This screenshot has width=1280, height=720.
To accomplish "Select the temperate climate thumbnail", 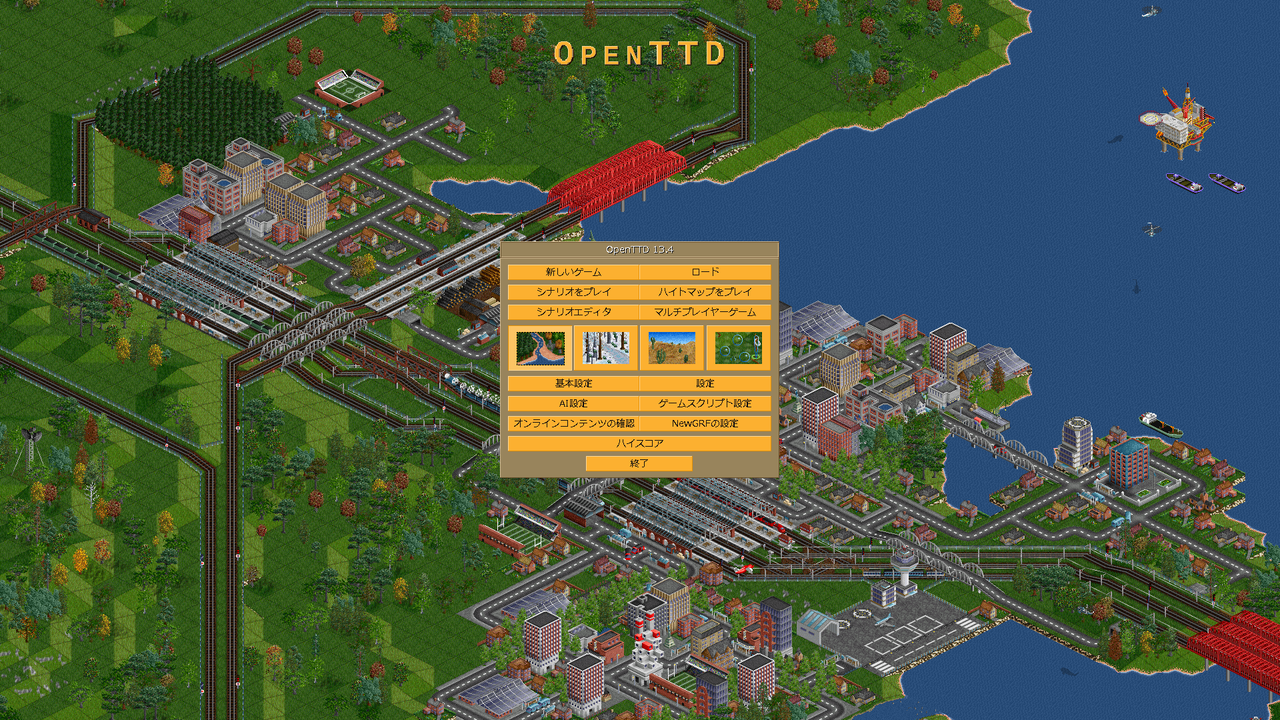I will tap(540, 350).
